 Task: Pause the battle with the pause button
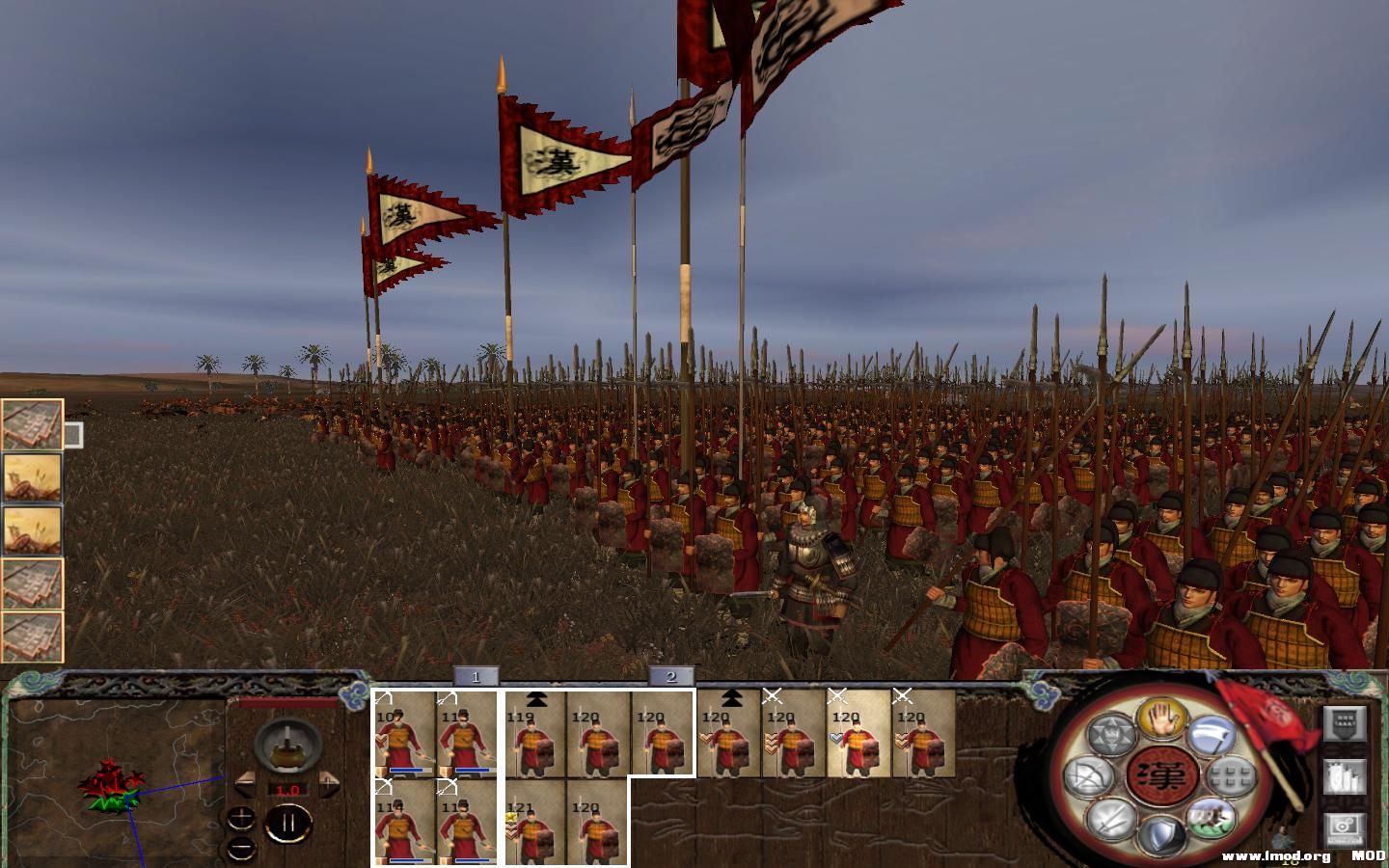tap(289, 823)
